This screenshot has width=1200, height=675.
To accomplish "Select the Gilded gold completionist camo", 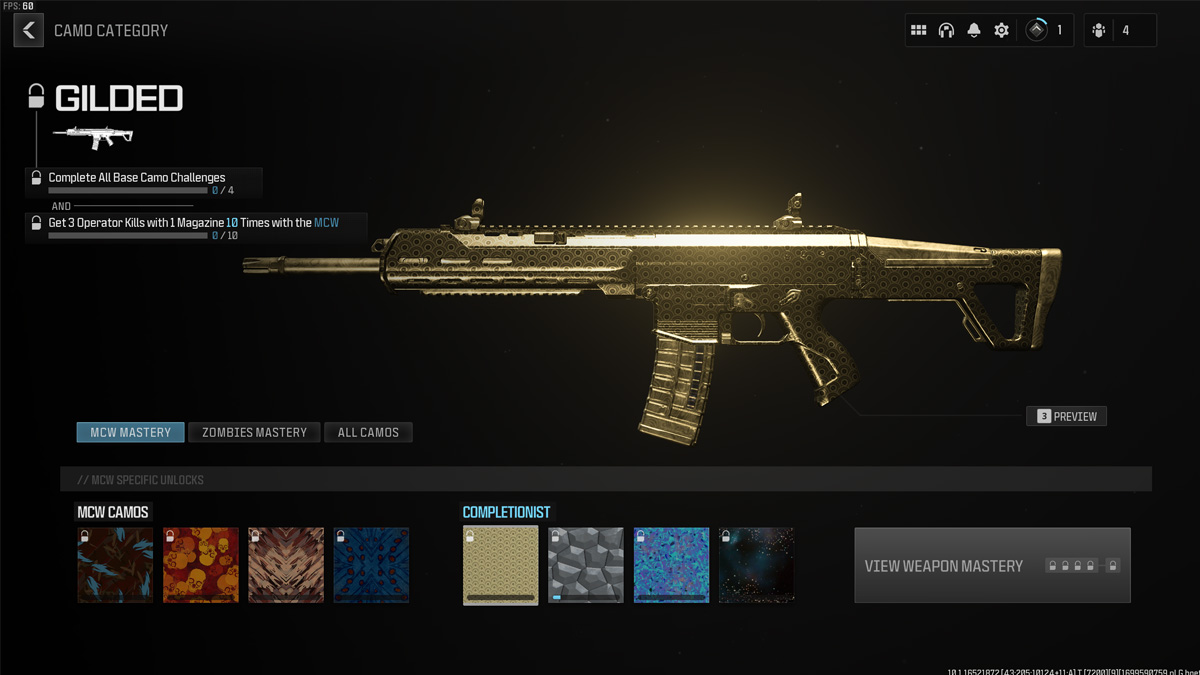I will 501,566.
